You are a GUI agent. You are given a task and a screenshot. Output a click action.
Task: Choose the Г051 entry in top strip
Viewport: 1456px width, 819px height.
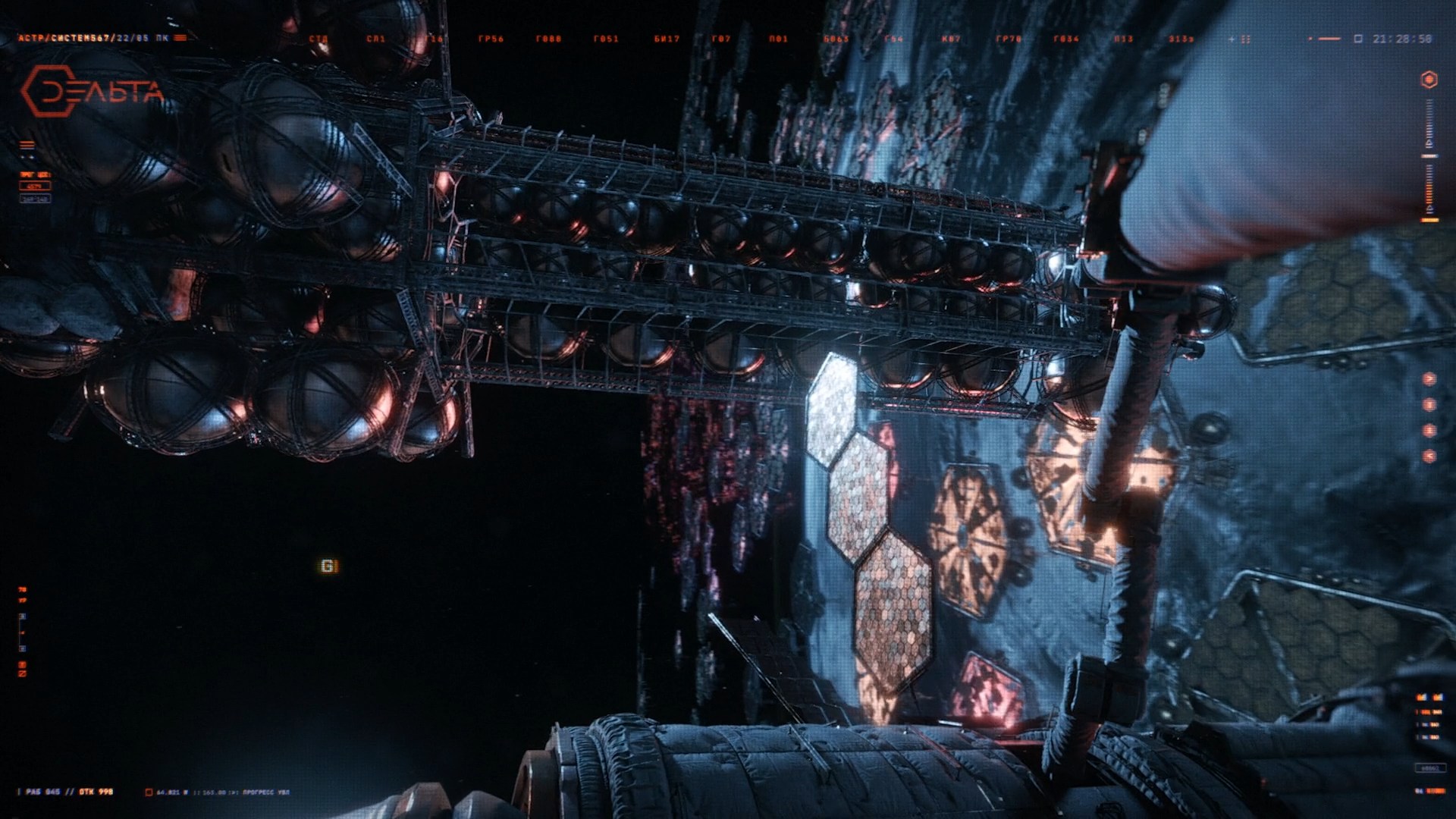coord(606,39)
